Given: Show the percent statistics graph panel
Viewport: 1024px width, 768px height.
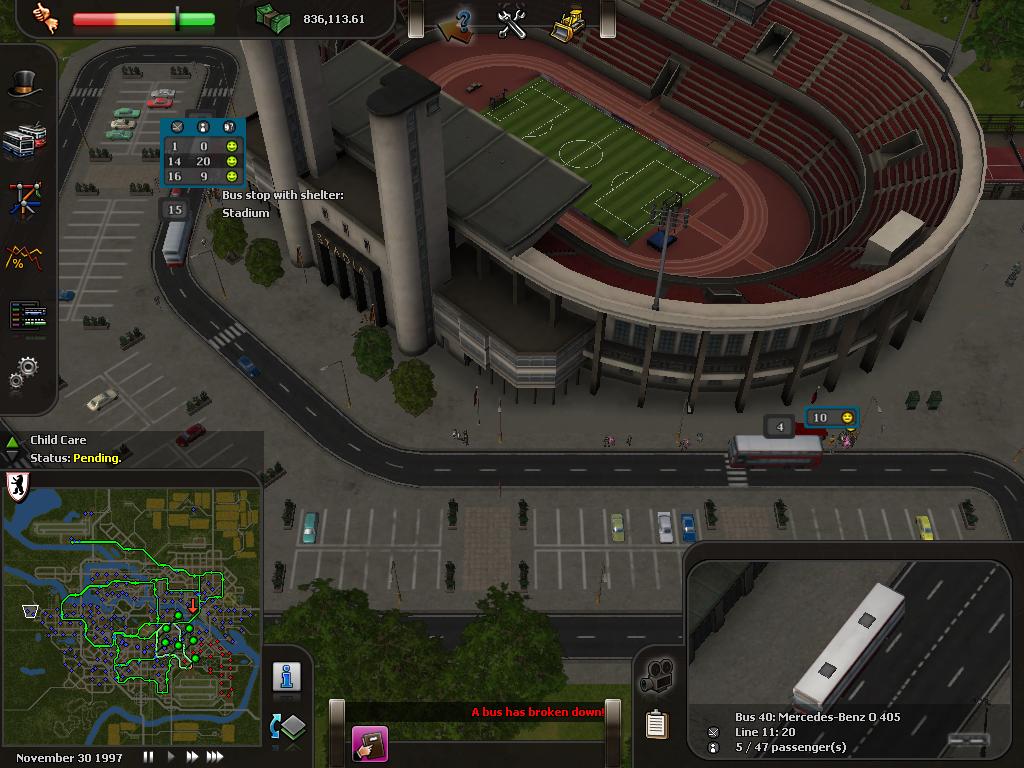Looking at the screenshot, I should 23,257.
